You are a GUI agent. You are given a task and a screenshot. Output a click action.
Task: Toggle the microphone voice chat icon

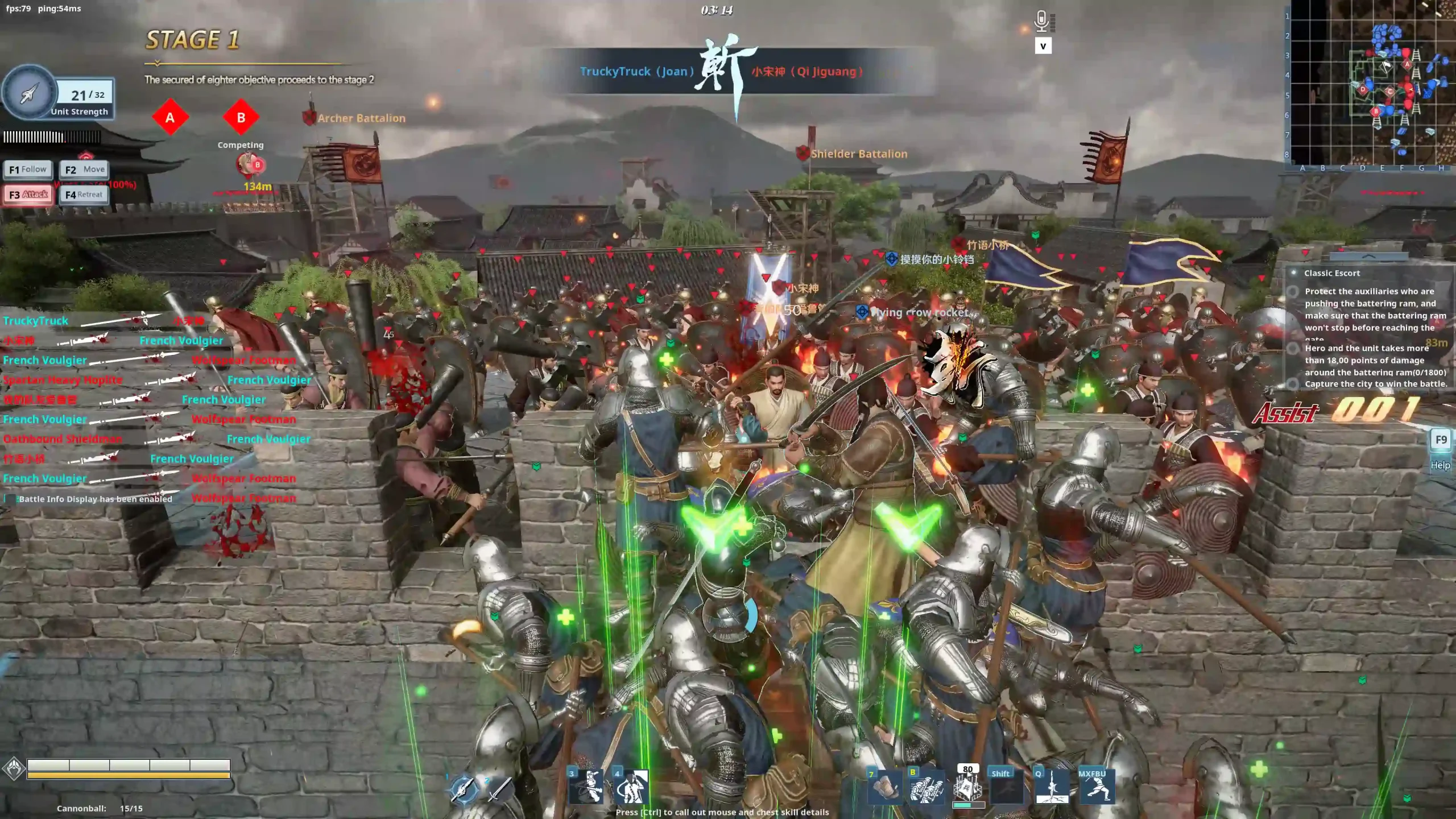point(1041,22)
